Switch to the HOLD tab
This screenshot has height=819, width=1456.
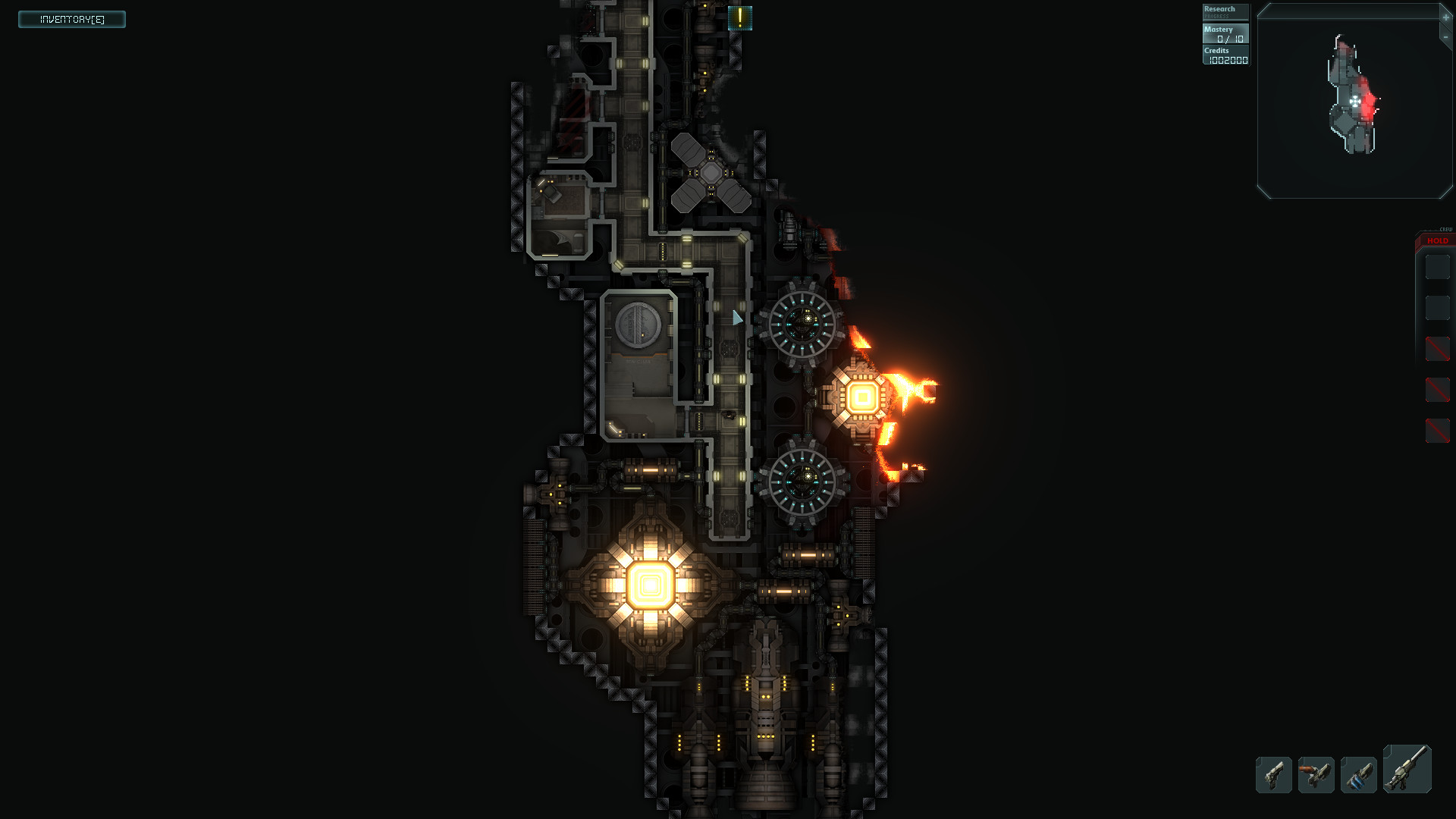pyautogui.click(x=1436, y=240)
